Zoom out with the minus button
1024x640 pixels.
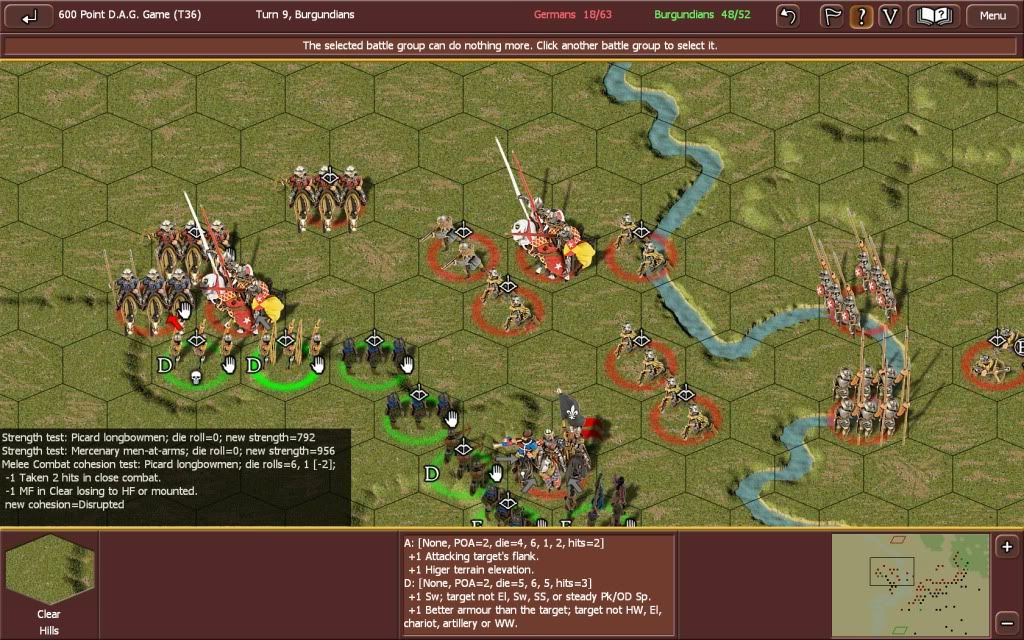1007,617
